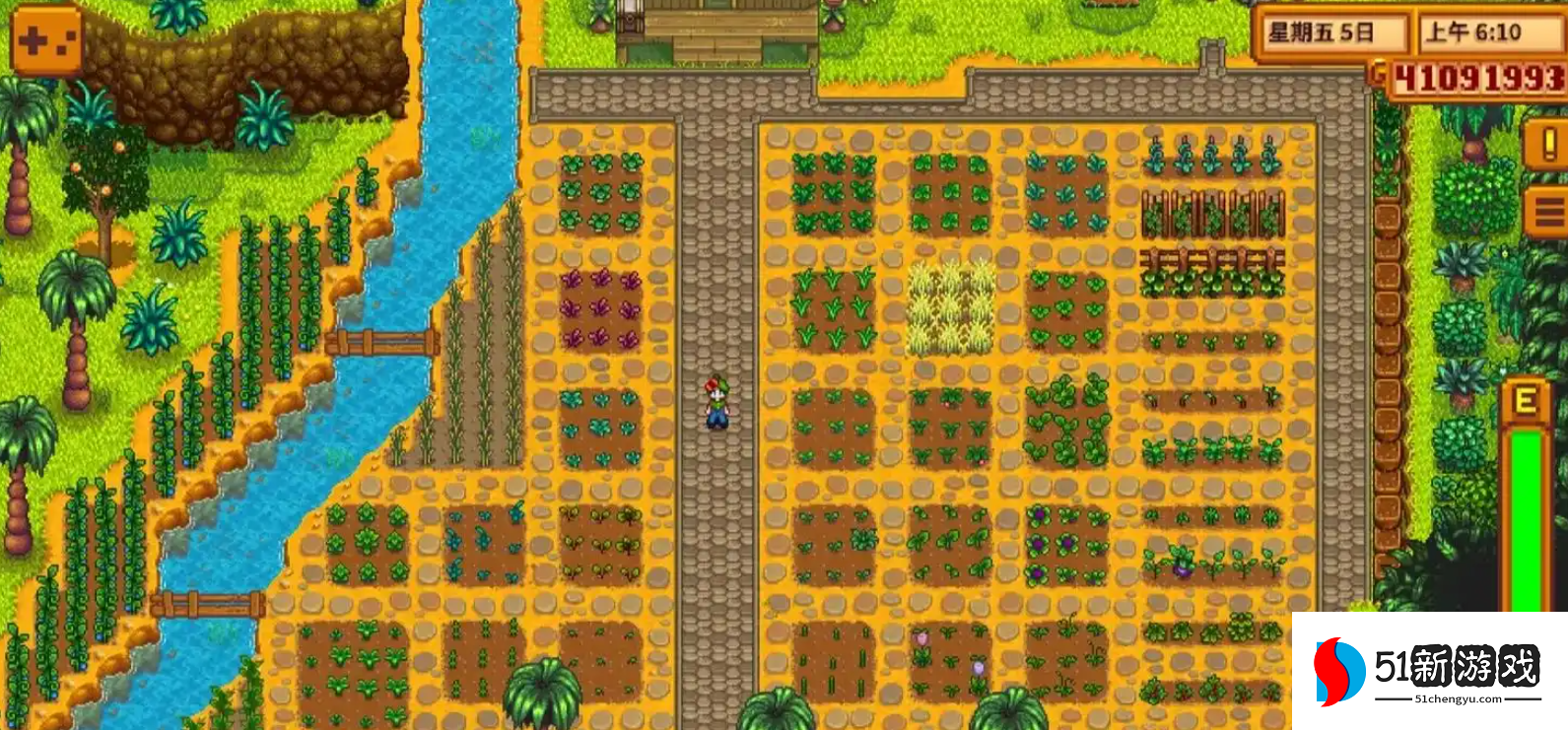
Task: Click the 51新游戏 watermark logo
Action: [x=1429, y=672]
